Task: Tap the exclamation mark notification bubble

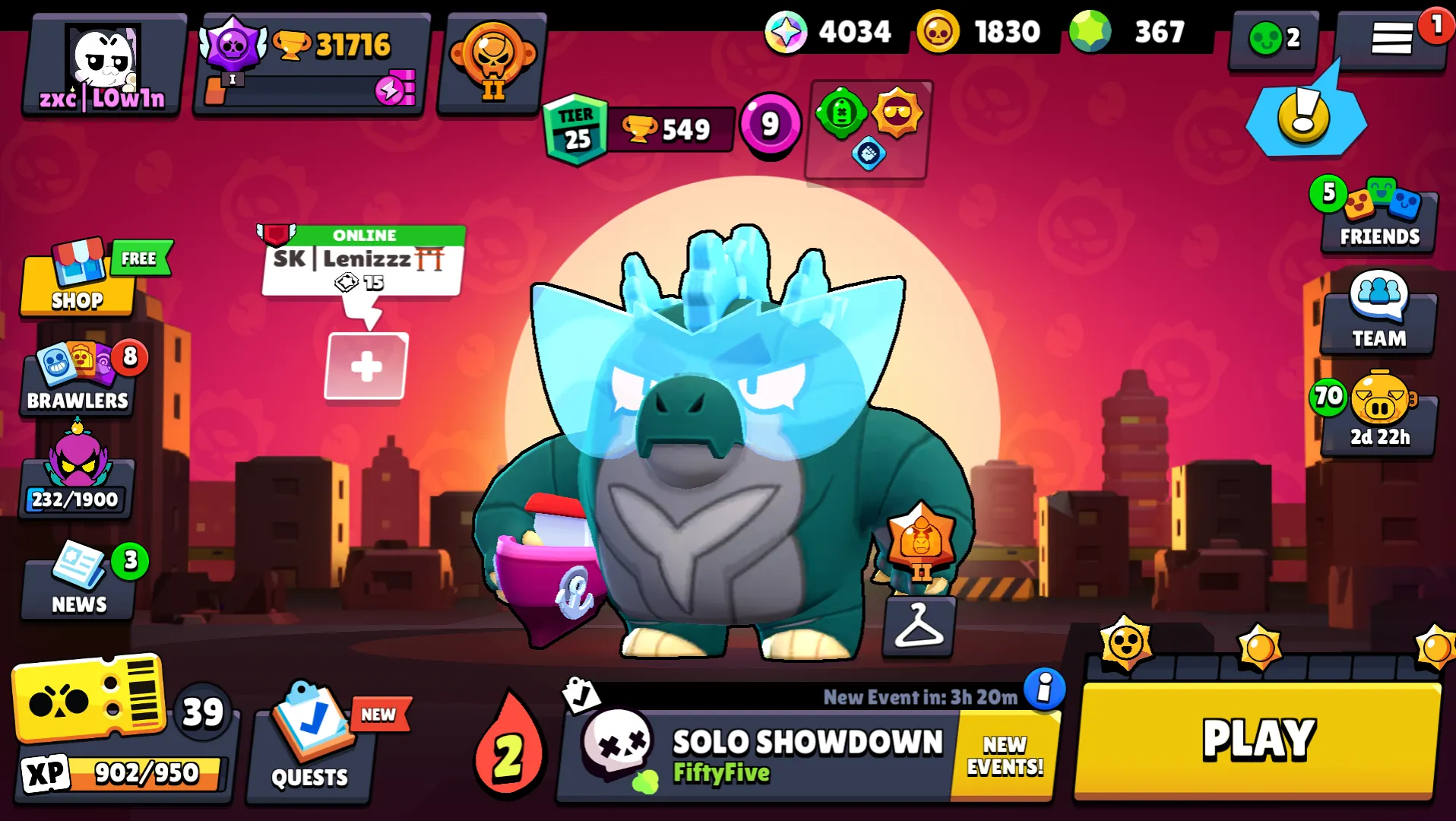Action: pos(1302,116)
